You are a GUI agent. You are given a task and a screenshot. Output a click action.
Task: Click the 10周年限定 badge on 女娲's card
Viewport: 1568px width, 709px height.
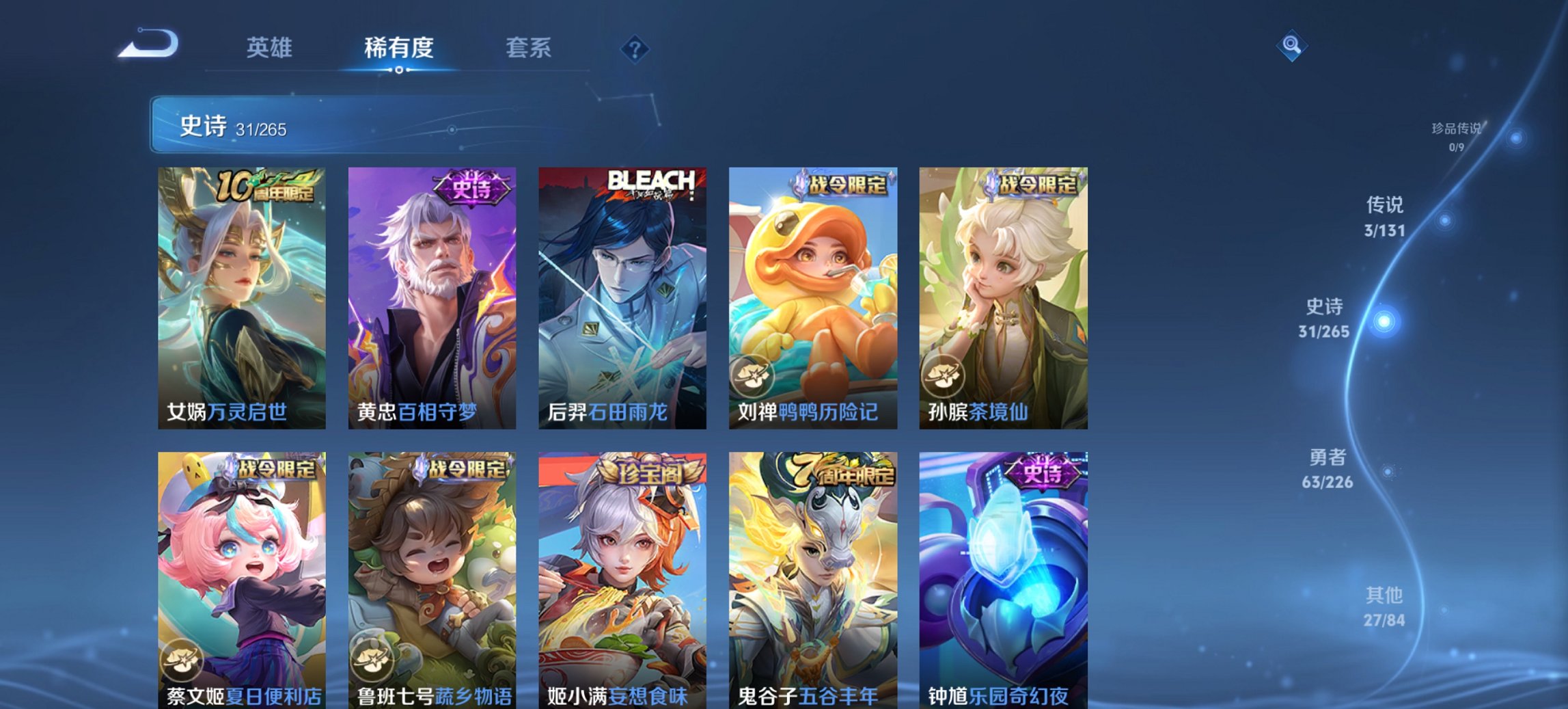pyautogui.click(x=265, y=187)
